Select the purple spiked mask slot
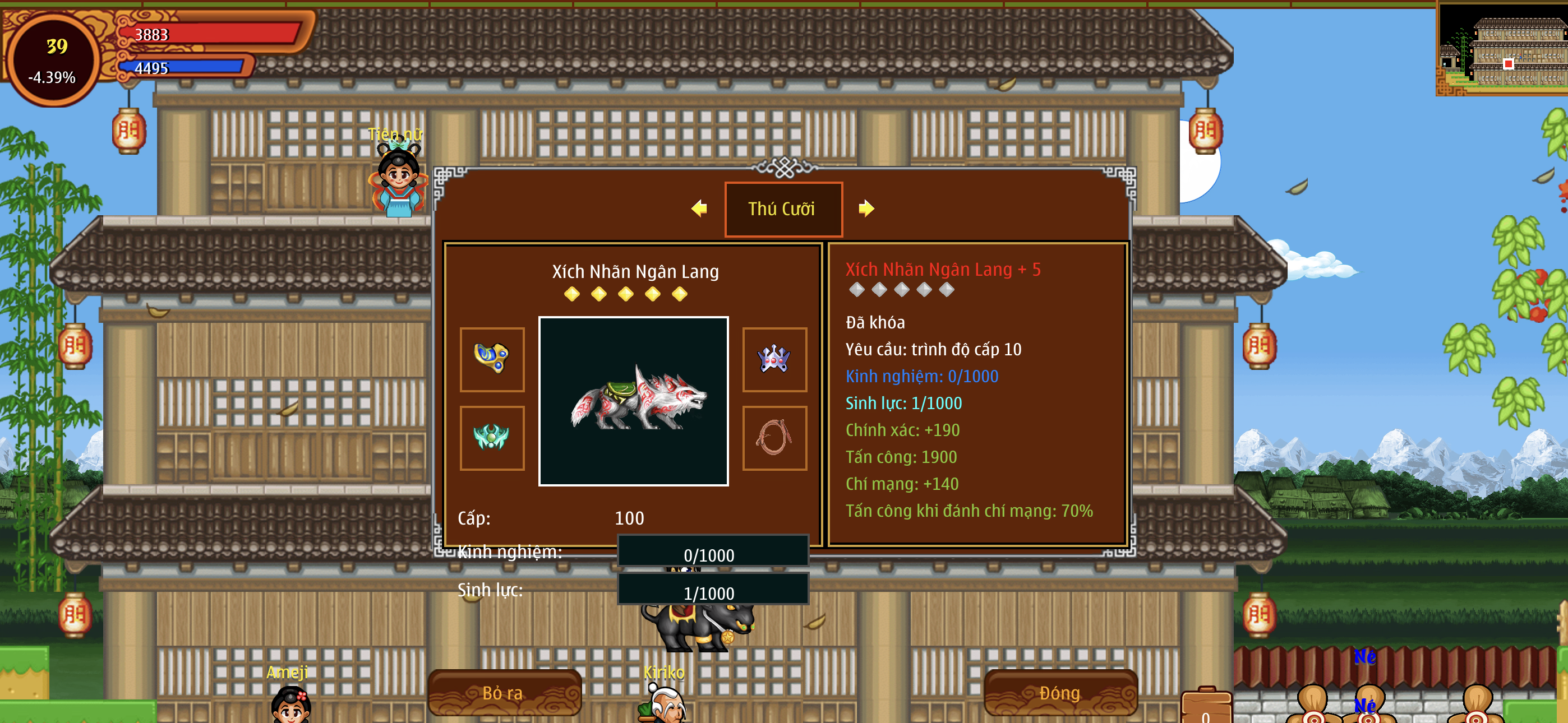The width and height of the screenshot is (1568, 723). coord(774,359)
